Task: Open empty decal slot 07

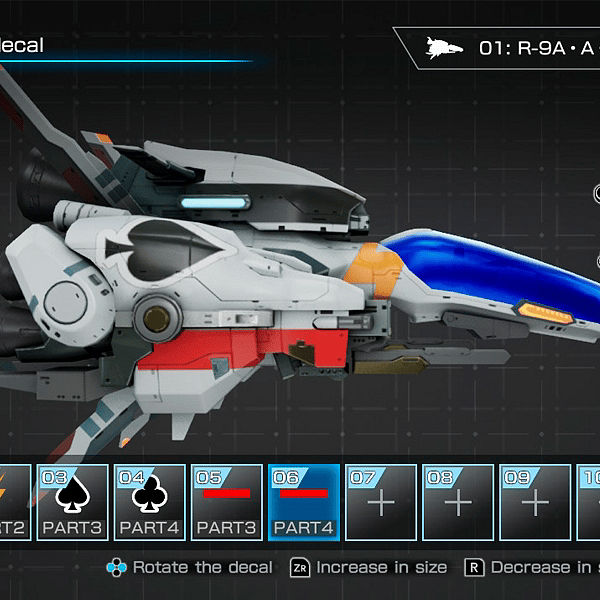Action: point(380,502)
